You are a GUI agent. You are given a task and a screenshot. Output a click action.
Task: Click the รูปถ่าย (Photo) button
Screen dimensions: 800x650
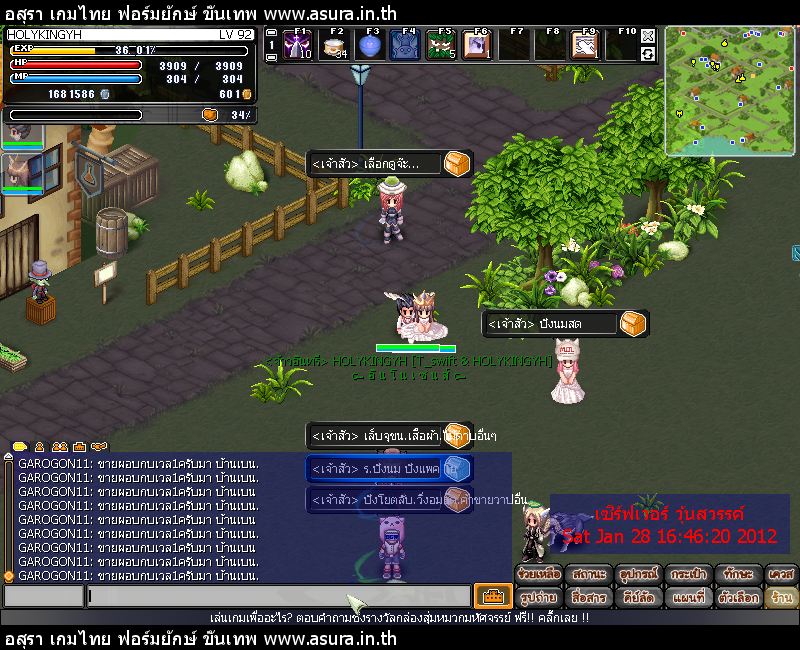(540, 597)
